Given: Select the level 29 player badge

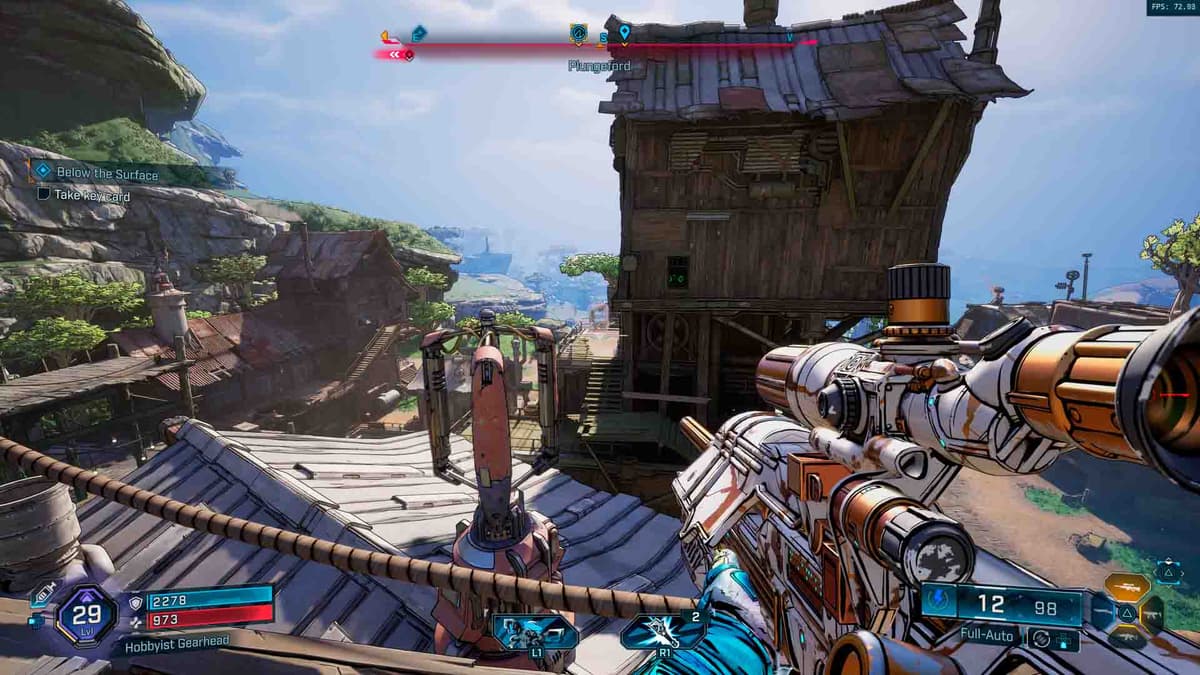Looking at the screenshot, I should coord(86,614).
